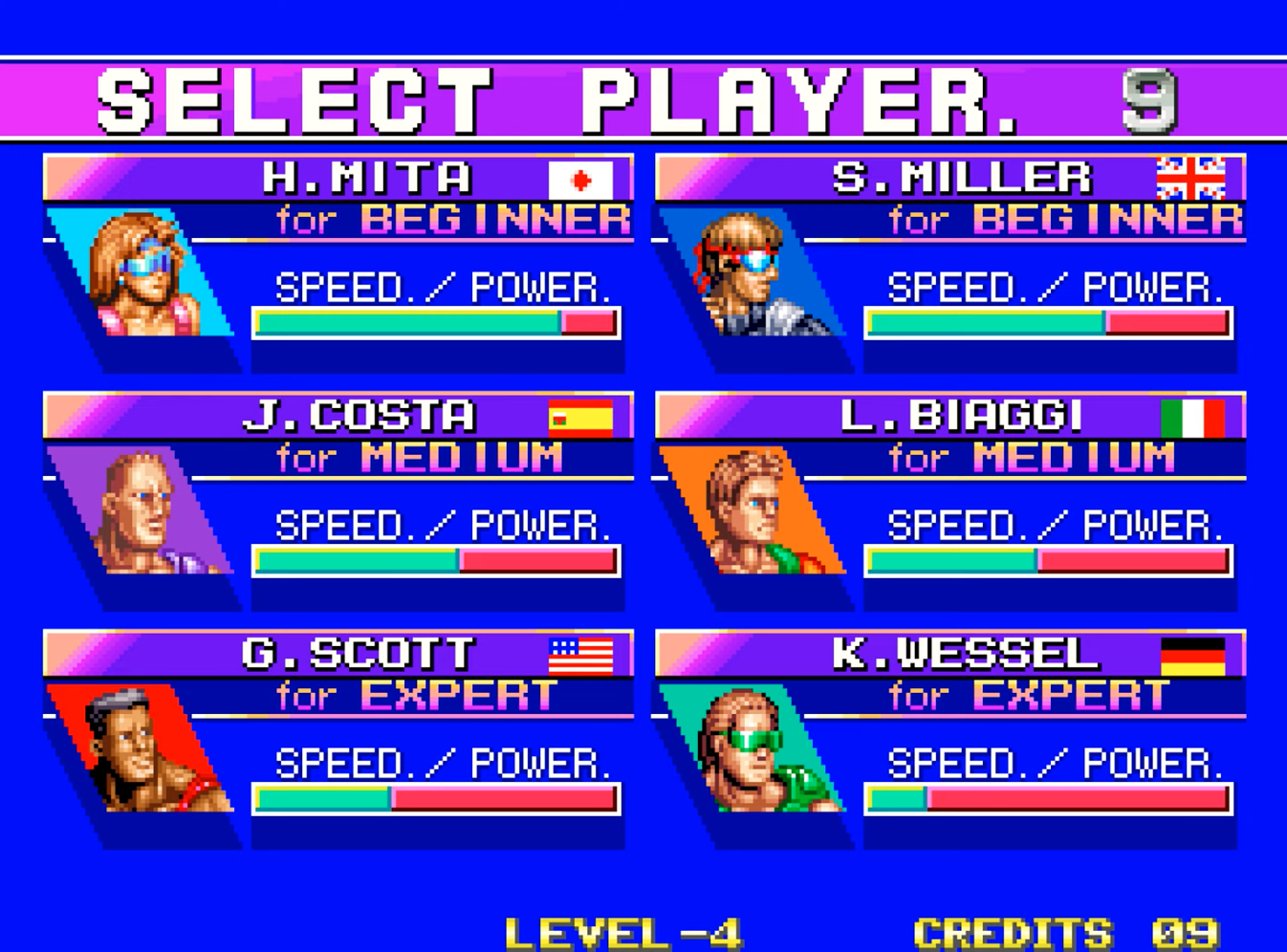The height and width of the screenshot is (952, 1287).
Task: Select player H.MITA for beginner
Action: 367,179
